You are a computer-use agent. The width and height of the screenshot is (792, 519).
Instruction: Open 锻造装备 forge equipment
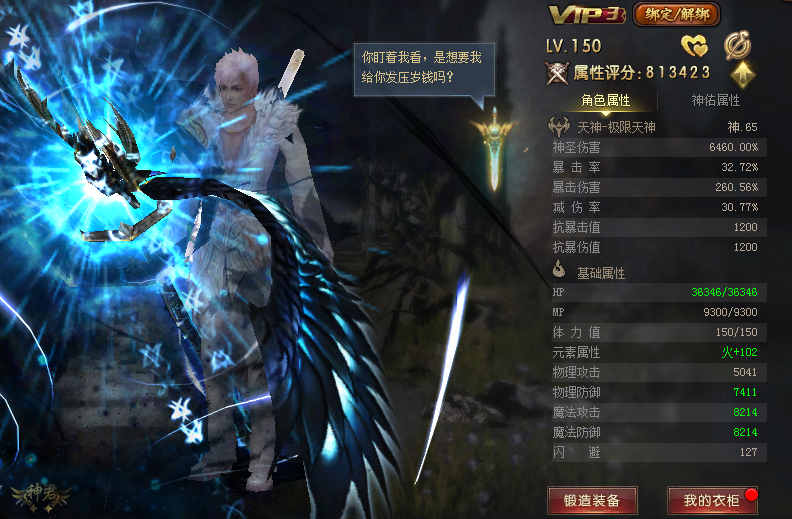pyautogui.click(x=592, y=500)
